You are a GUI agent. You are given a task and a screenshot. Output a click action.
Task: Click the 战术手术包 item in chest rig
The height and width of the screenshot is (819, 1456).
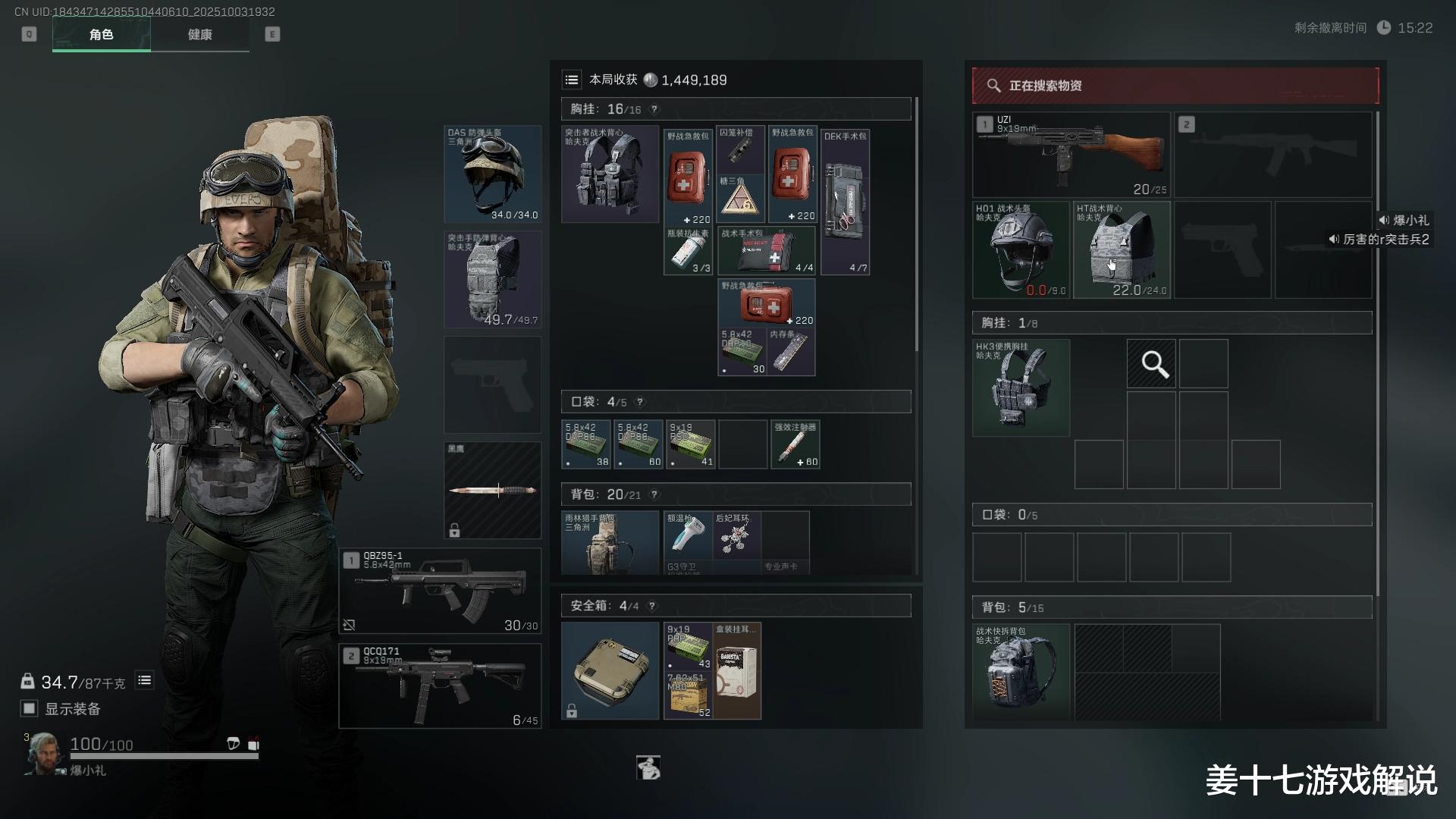pos(766,250)
